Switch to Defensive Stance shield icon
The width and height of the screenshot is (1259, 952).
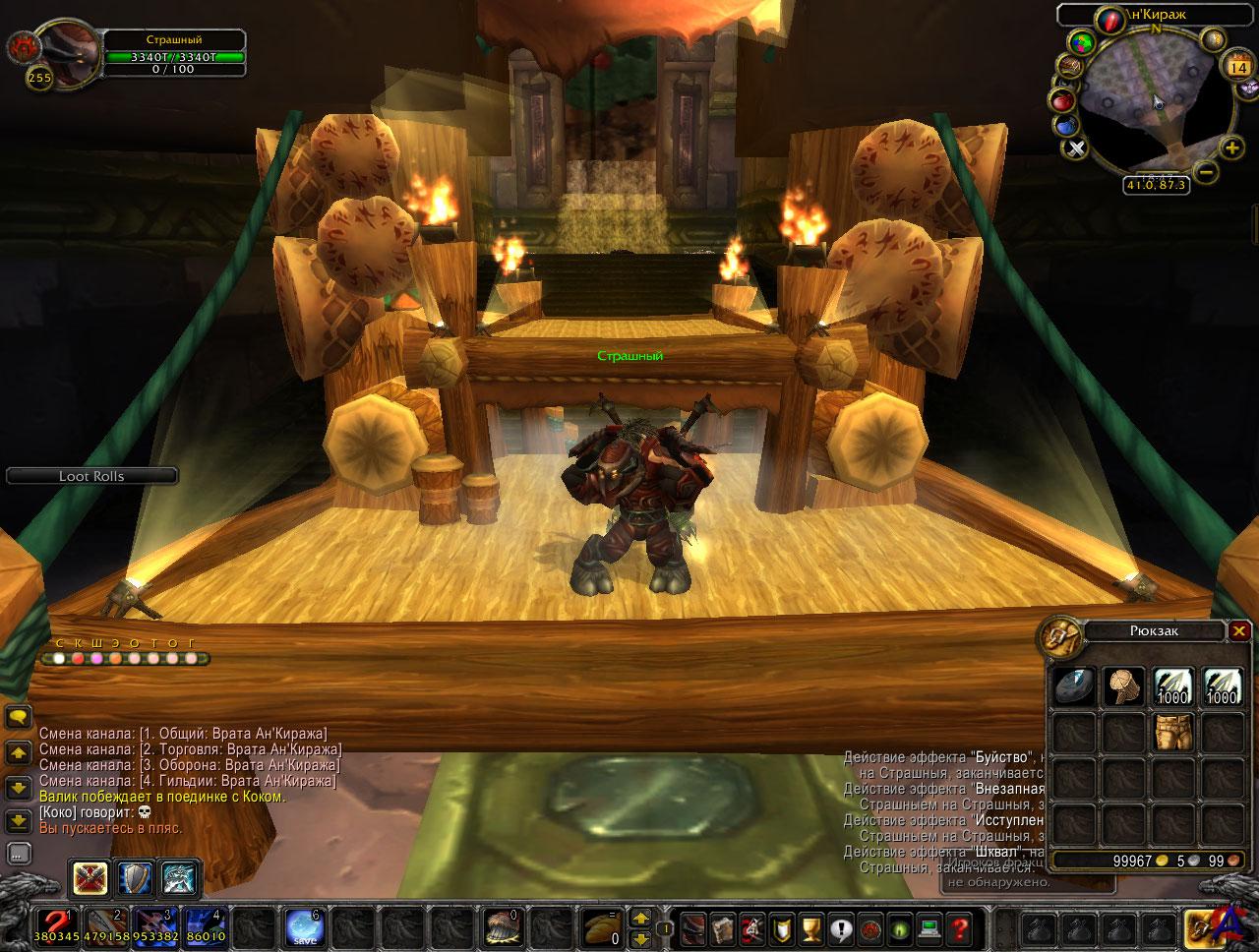(135, 878)
